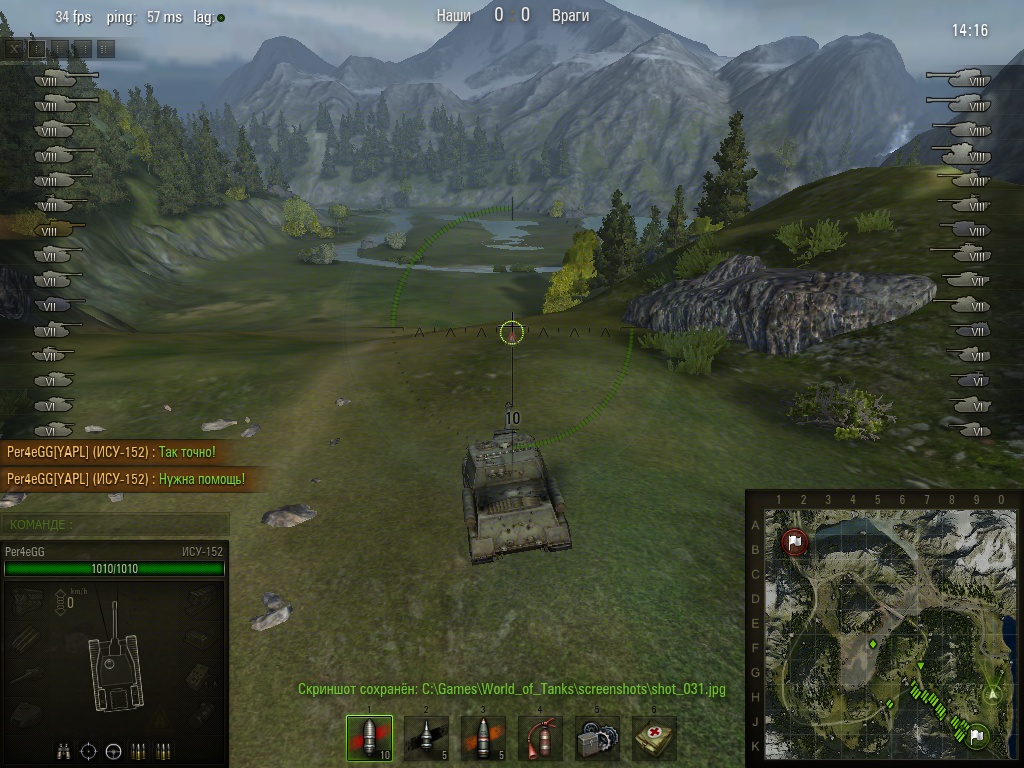Hide the team list with the X button
This screenshot has height=768, width=1024.
13,48
